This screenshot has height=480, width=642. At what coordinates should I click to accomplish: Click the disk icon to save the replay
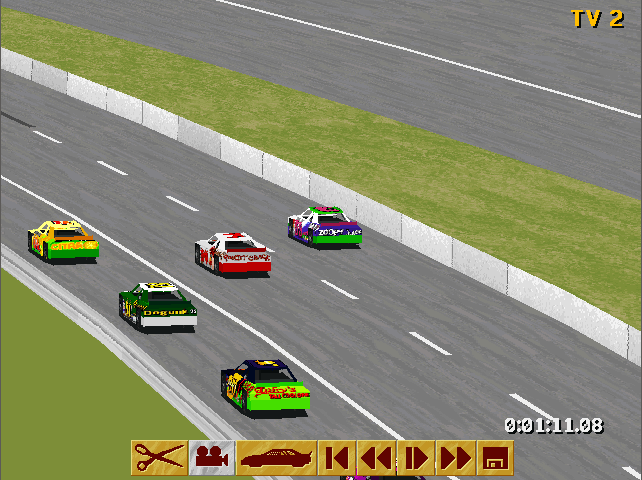(x=496, y=458)
